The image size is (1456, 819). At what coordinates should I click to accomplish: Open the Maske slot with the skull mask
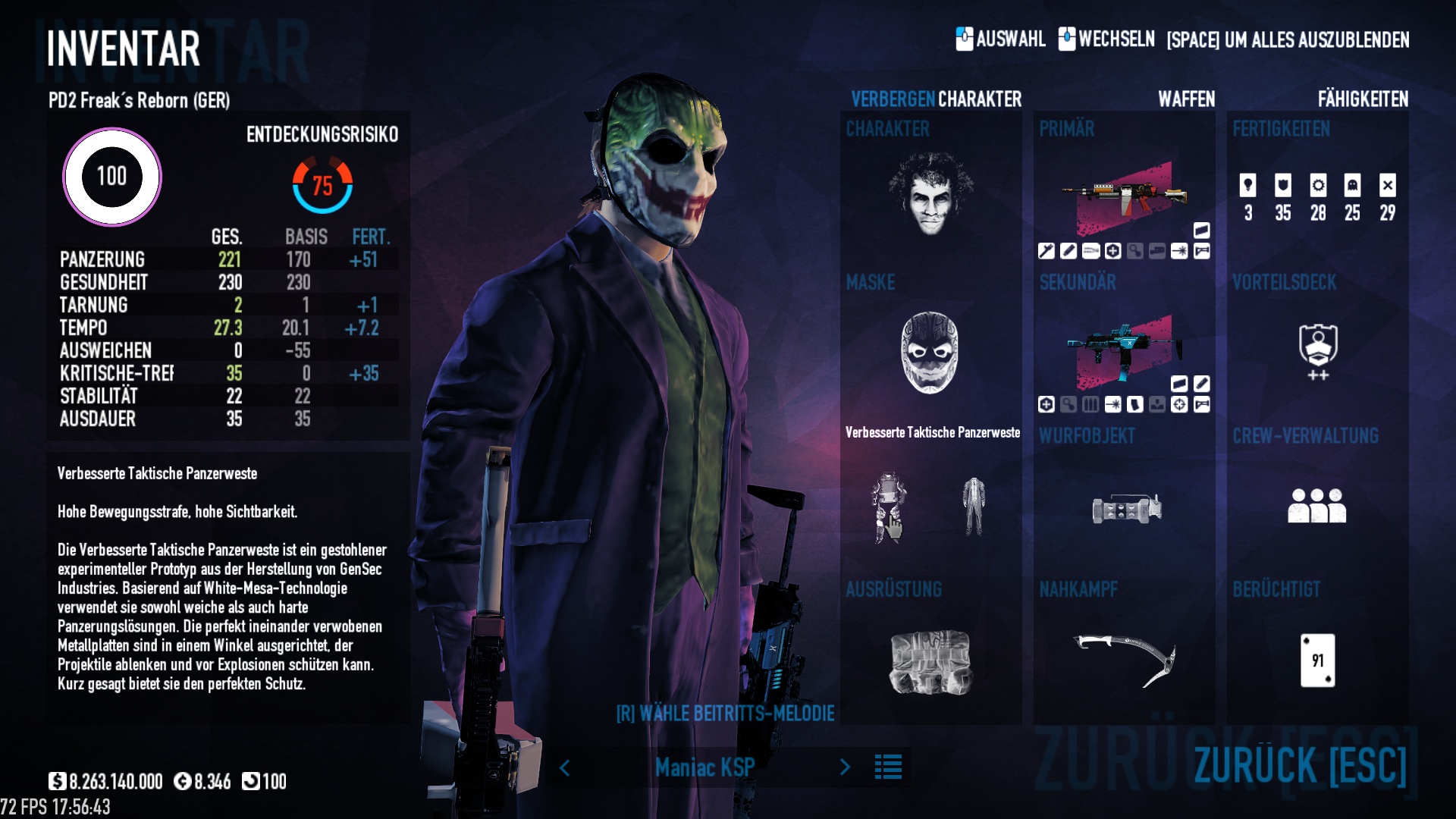pyautogui.click(x=930, y=352)
